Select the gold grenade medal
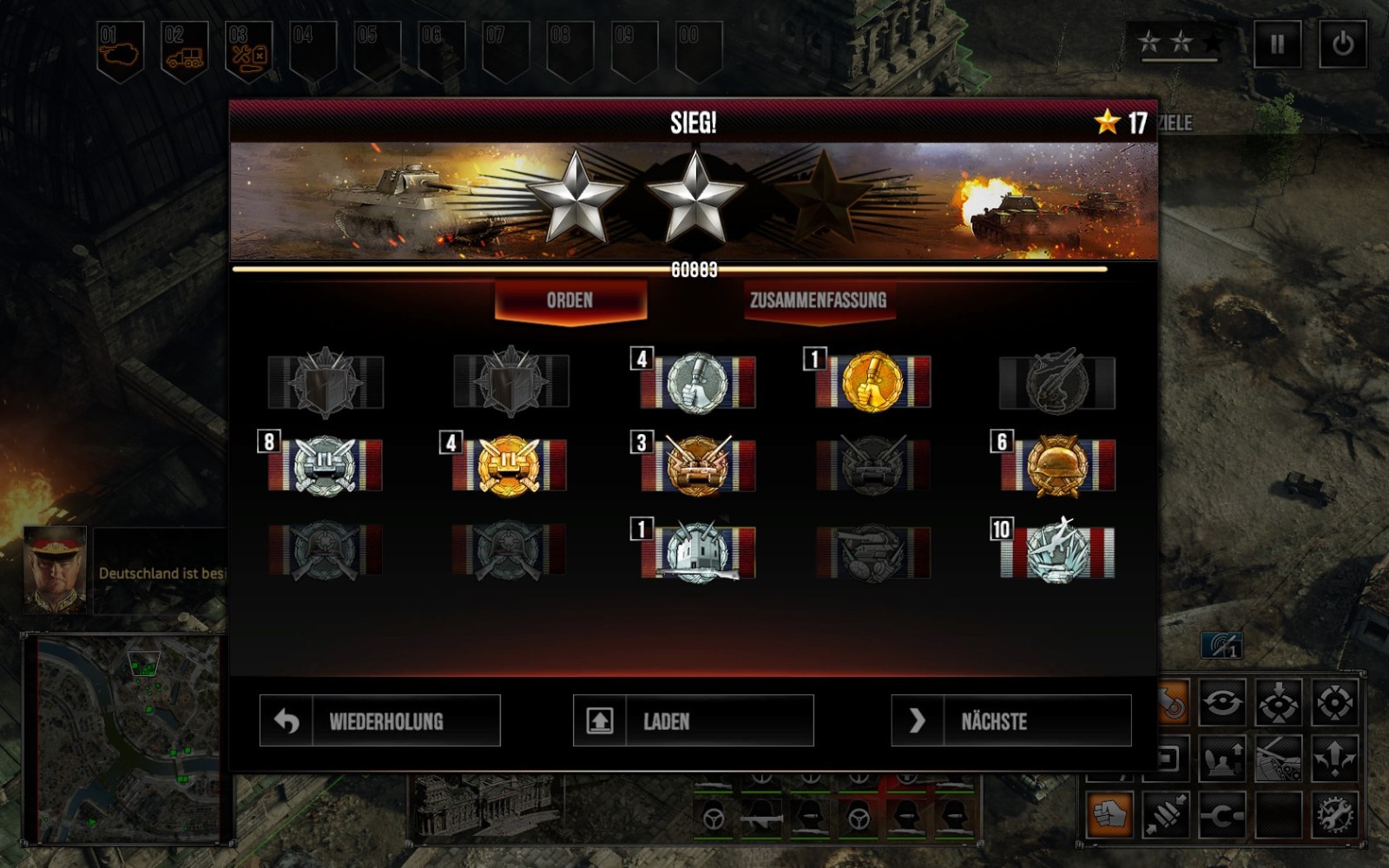This screenshot has height=868, width=1389. pos(872,381)
